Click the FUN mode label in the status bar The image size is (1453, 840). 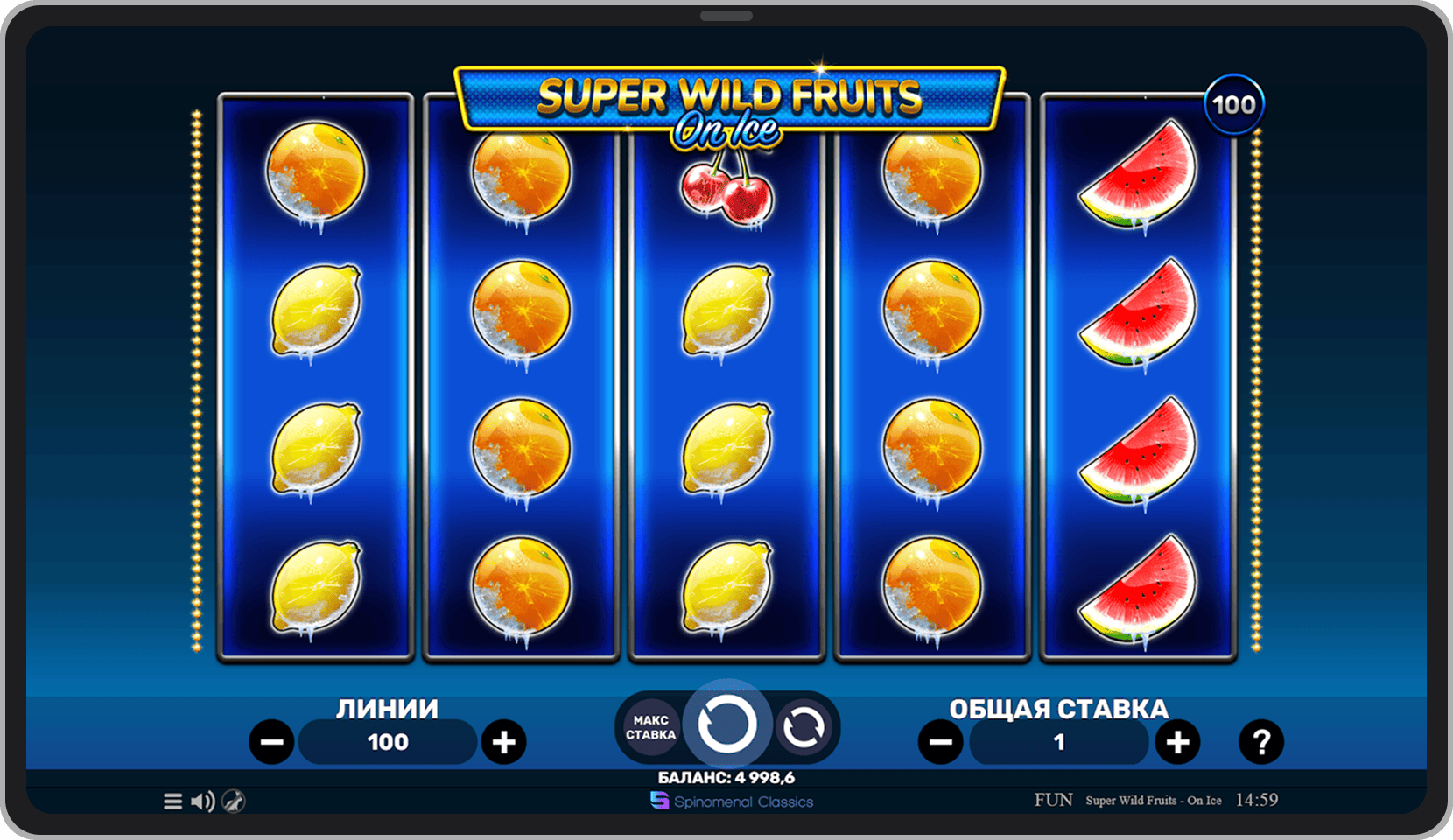click(x=1055, y=799)
